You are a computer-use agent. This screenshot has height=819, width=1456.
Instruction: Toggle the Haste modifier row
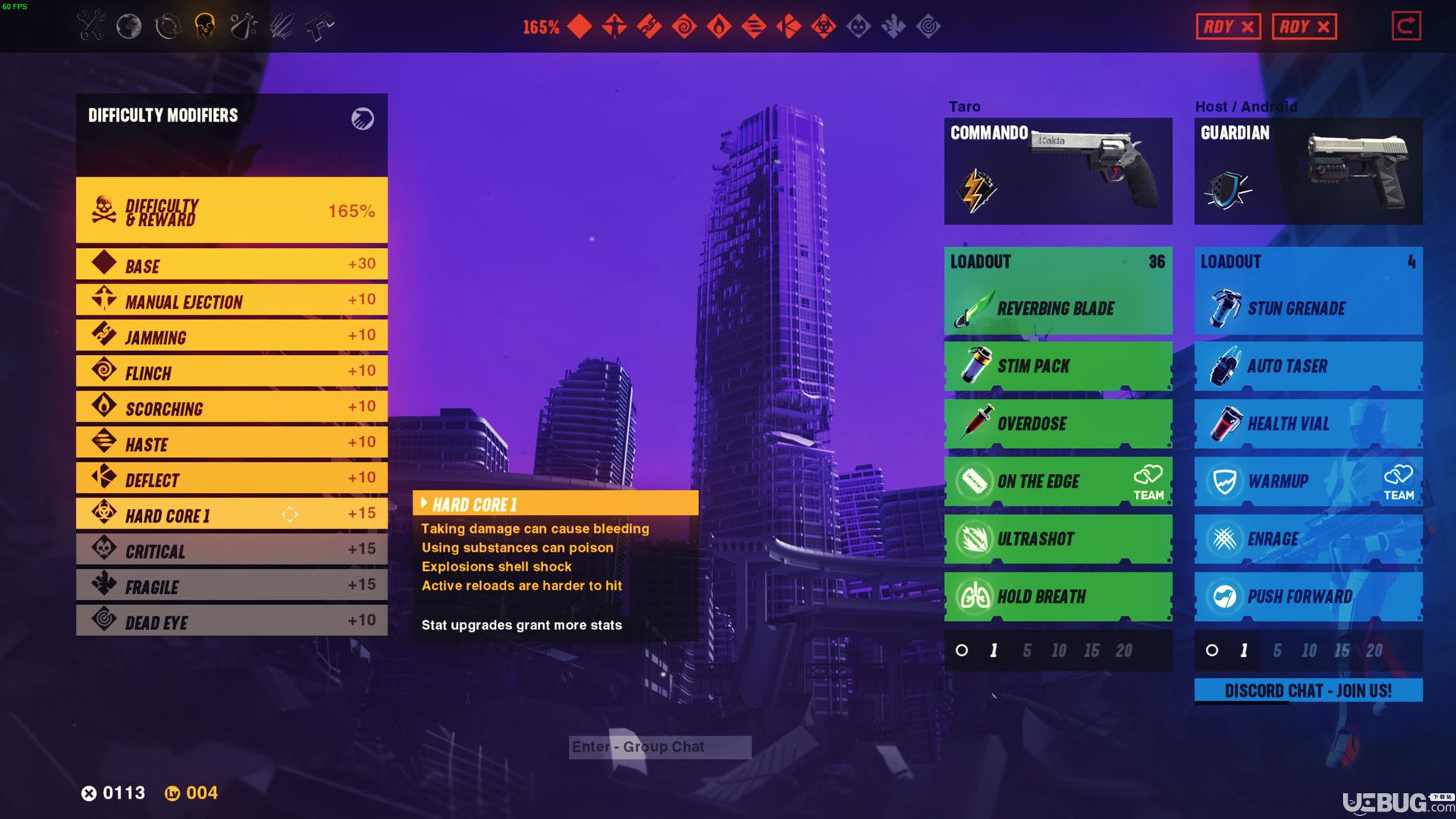231,443
